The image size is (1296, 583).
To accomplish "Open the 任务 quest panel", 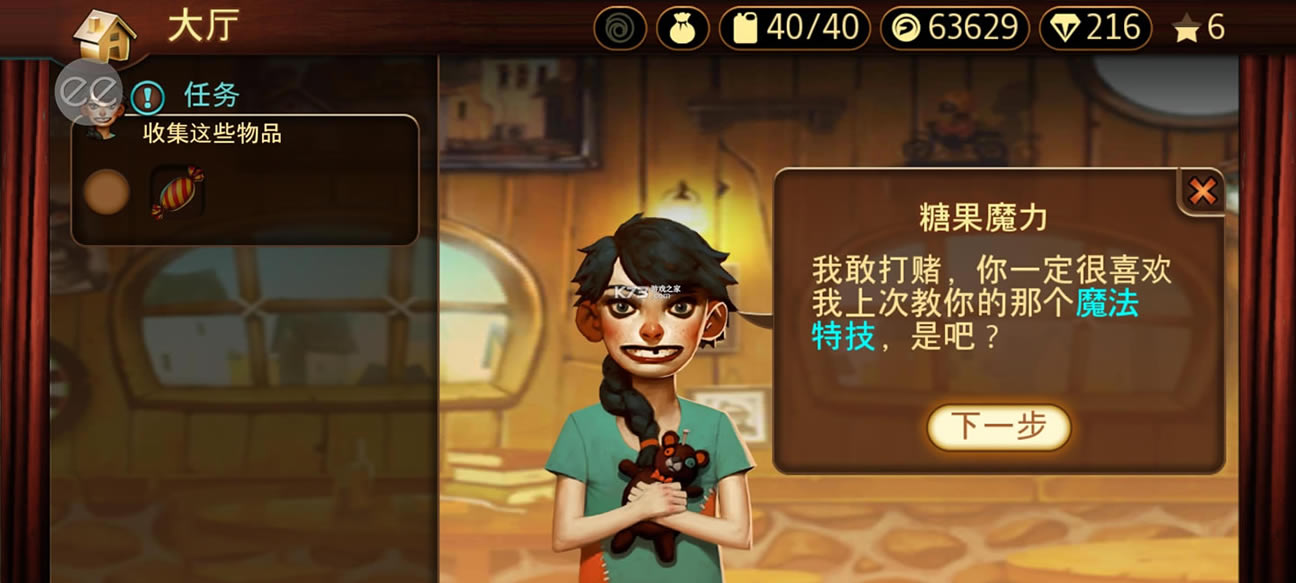I will [211, 95].
